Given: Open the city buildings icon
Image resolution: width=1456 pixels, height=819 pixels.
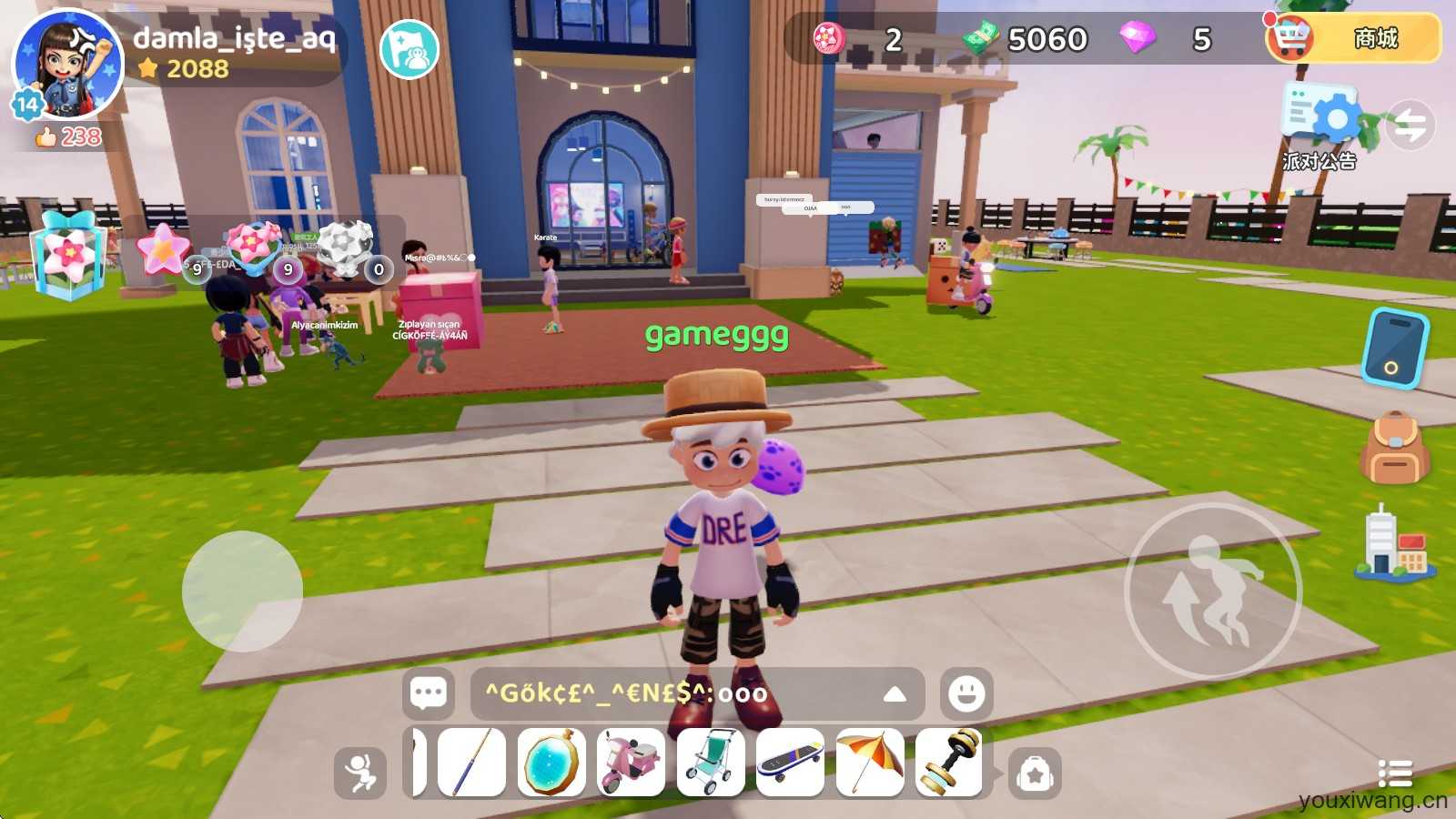Looking at the screenshot, I should click(x=1393, y=544).
